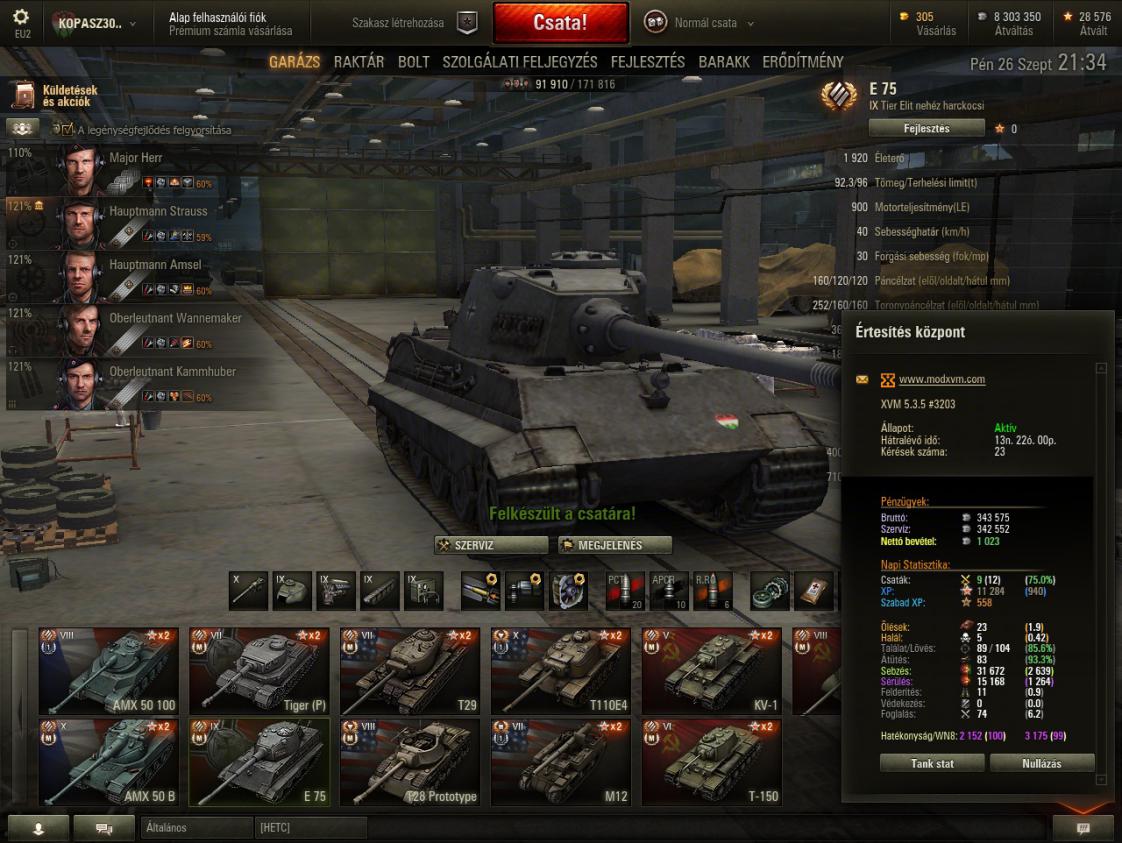Open the Raktár depot tab
This screenshot has width=1122, height=843.
tap(359, 62)
